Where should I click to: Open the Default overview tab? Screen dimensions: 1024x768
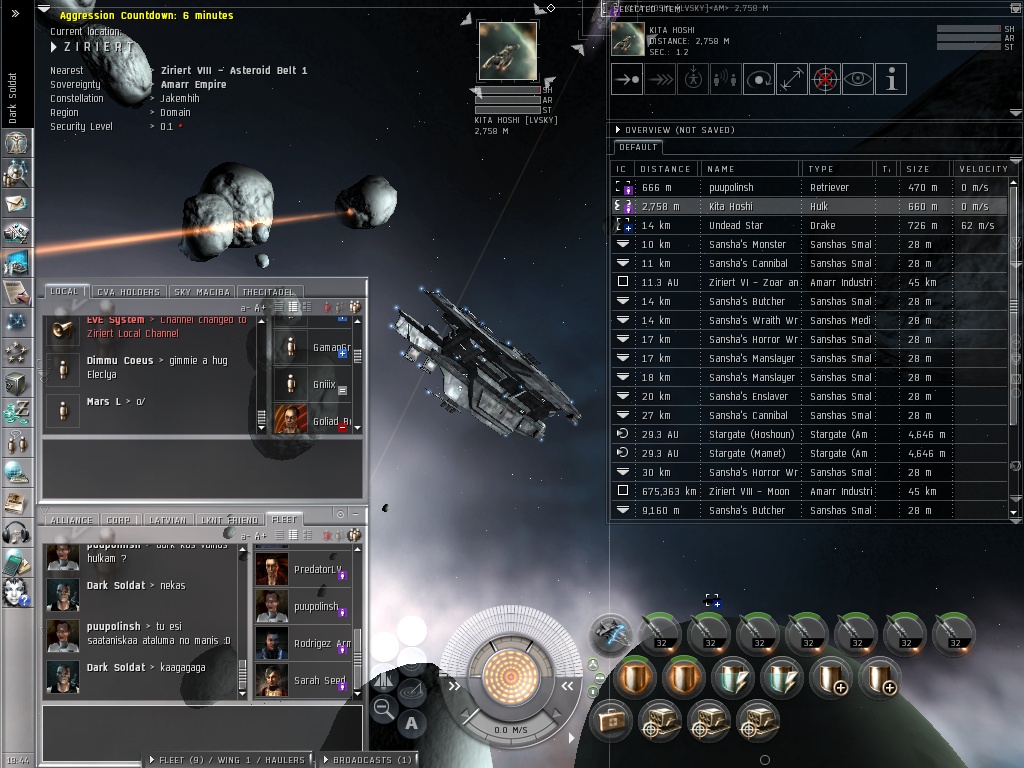(638, 147)
